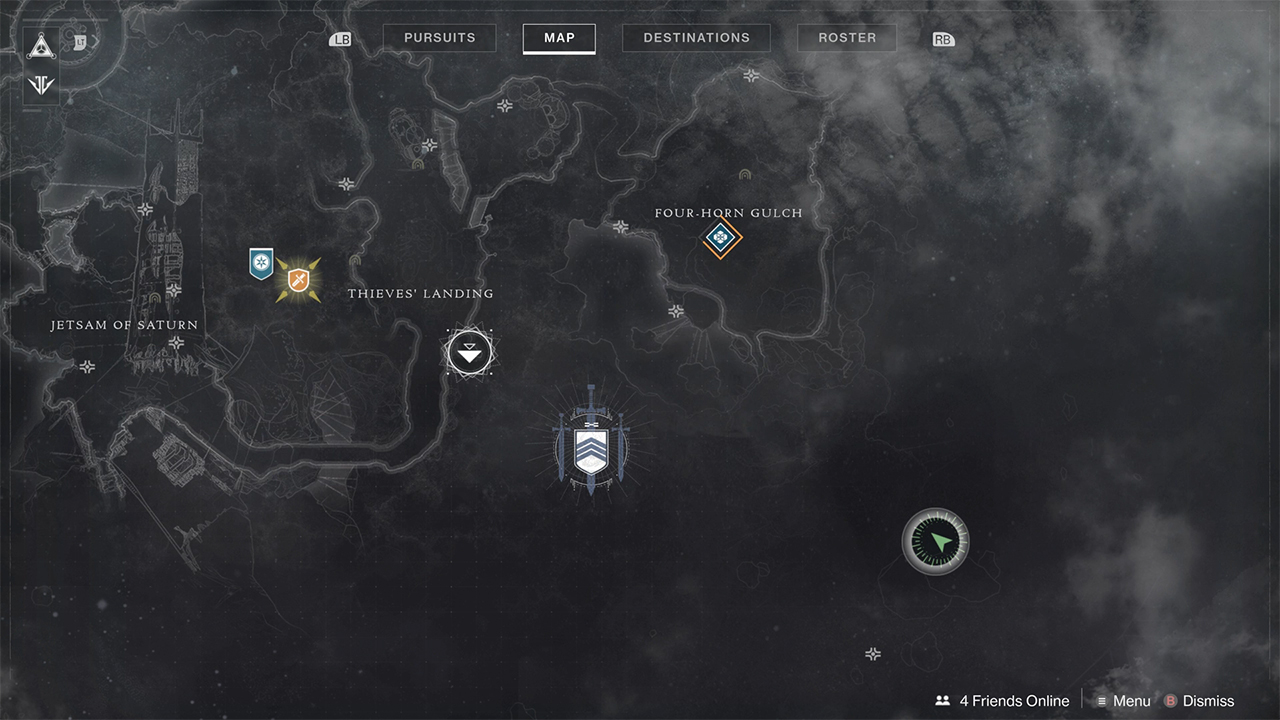This screenshot has width=1280, height=720.
Task: Select the ROSTER tab
Action: tap(846, 37)
